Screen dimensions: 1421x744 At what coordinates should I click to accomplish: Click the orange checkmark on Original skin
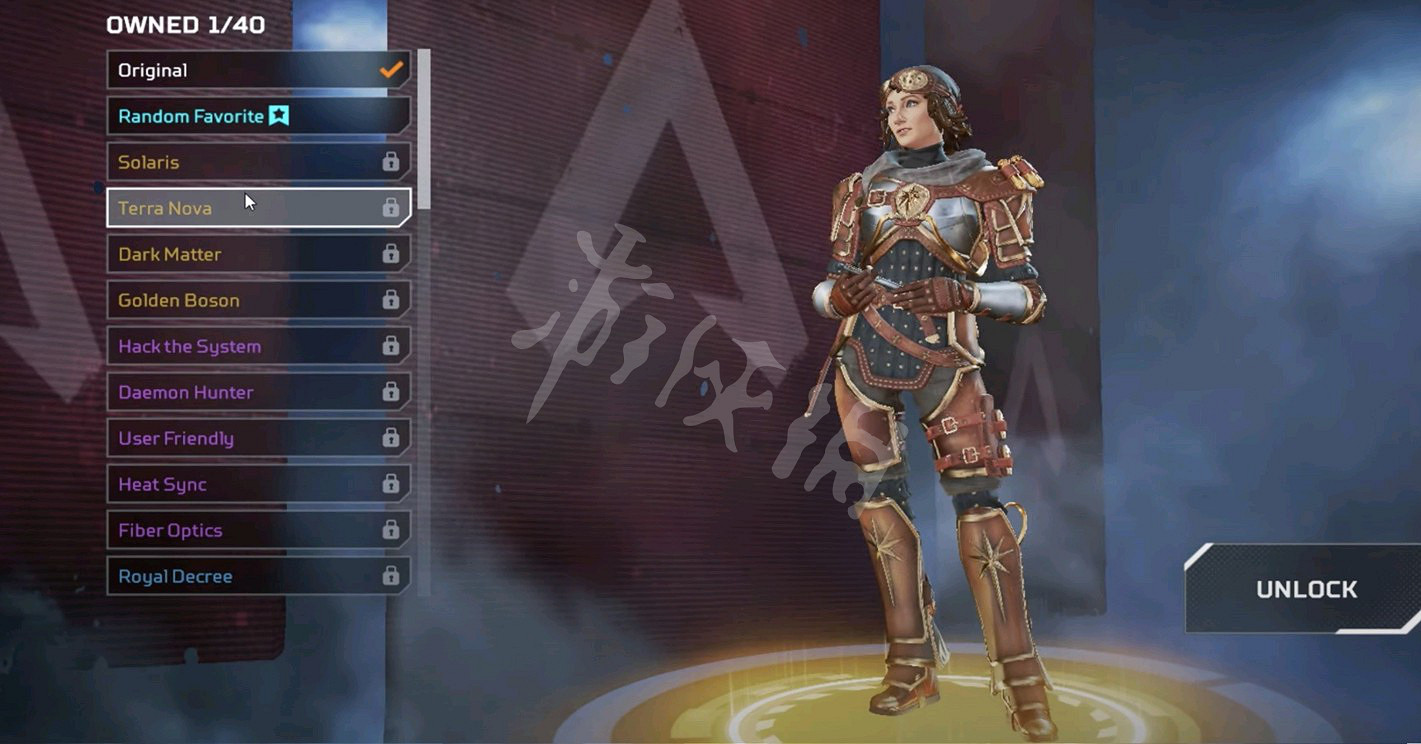[x=390, y=70]
